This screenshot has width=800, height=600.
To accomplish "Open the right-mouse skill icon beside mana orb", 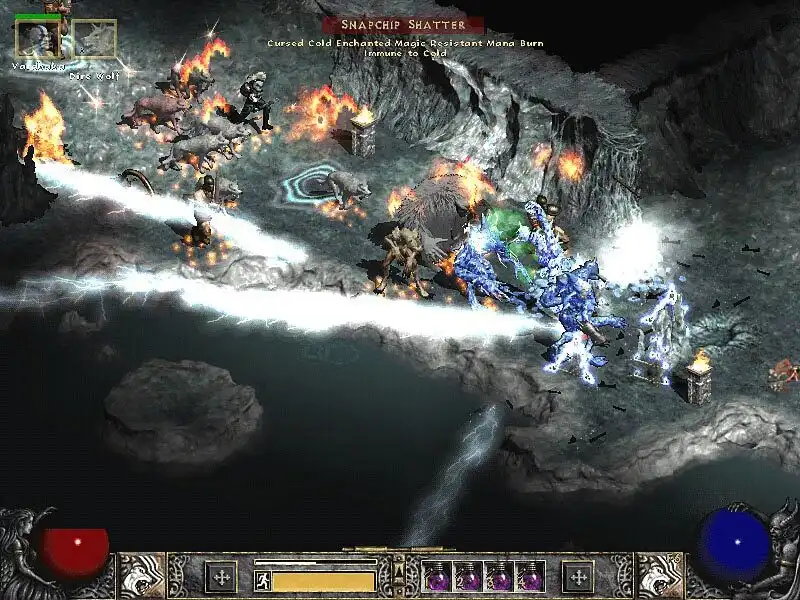I will point(659,576).
